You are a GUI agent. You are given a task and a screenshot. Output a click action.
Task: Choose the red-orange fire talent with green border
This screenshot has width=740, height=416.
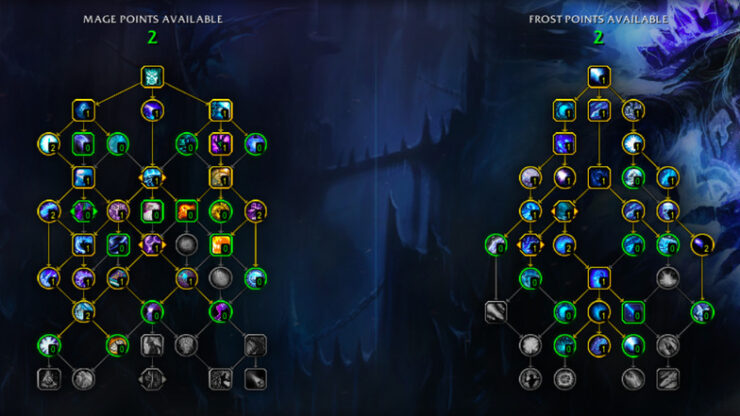[186, 211]
